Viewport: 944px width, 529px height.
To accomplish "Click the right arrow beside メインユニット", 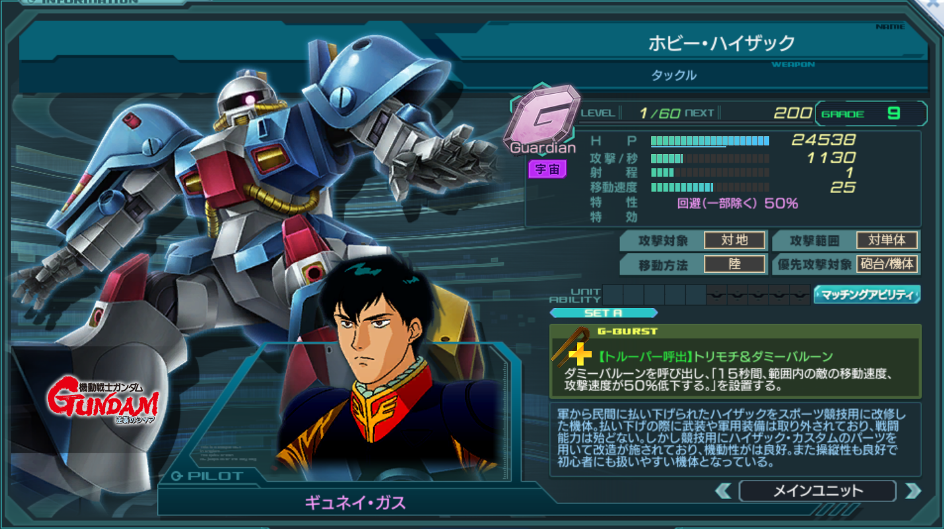I will click(x=911, y=491).
